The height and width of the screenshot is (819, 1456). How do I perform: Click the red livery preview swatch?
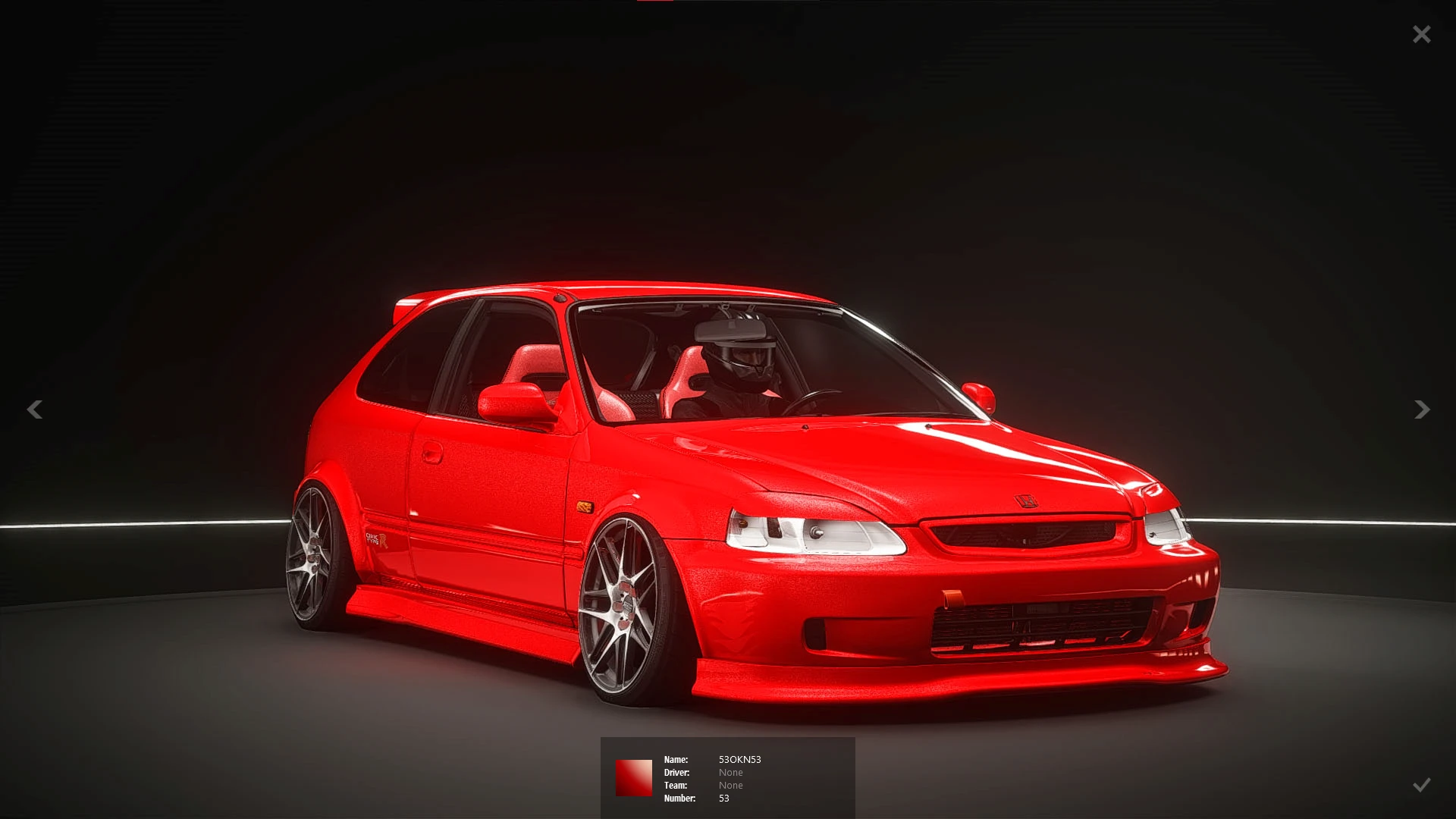coord(635,778)
